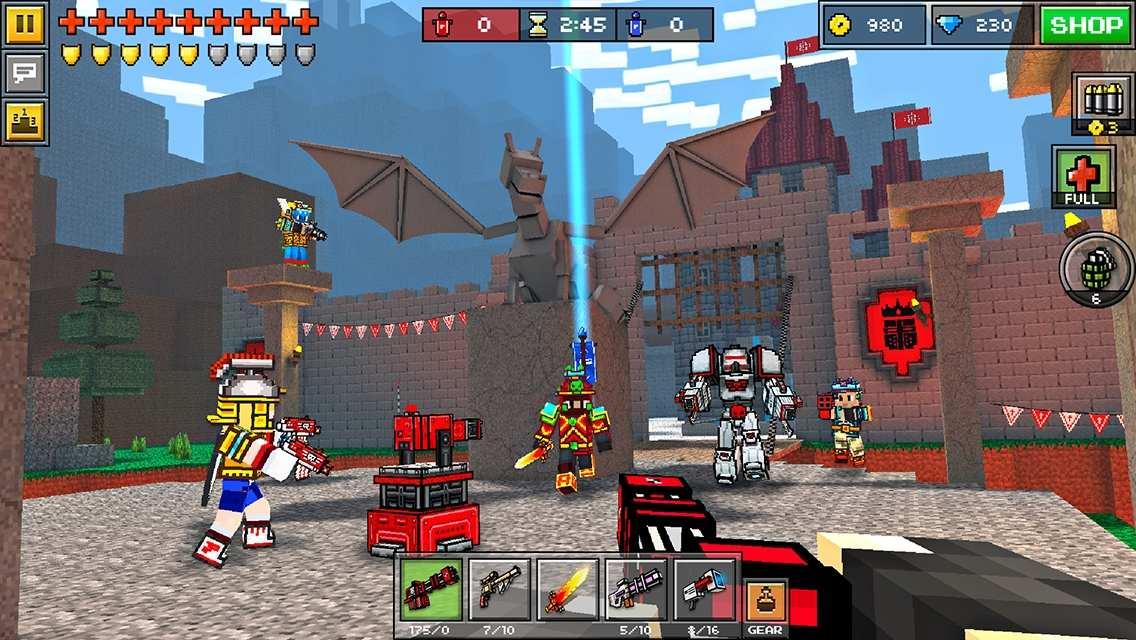
Task: Select the red minigun weapon slot
Action: pyautogui.click(x=432, y=590)
